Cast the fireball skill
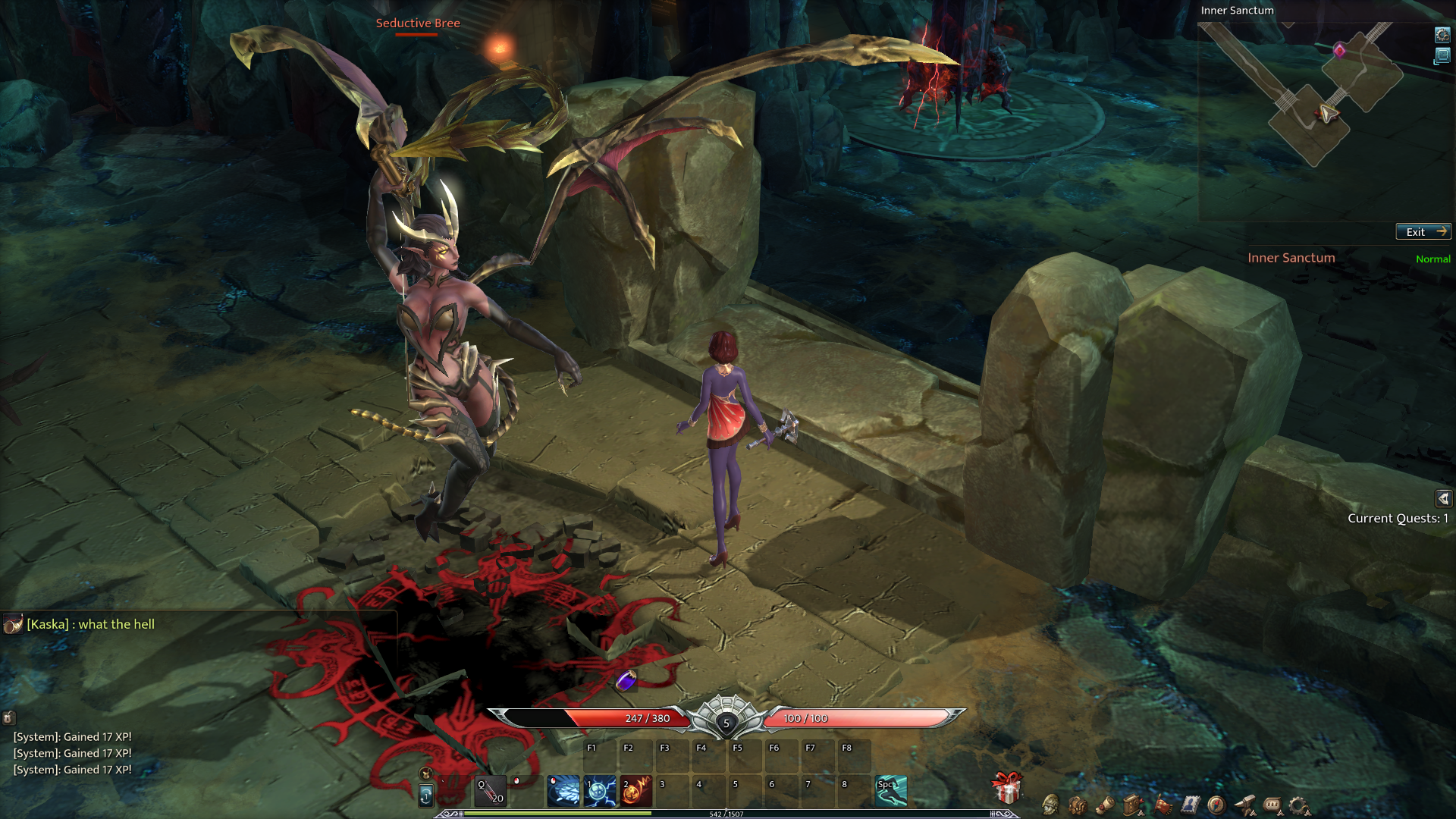The height and width of the screenshot is (819, 1456). tap(636, 791)
